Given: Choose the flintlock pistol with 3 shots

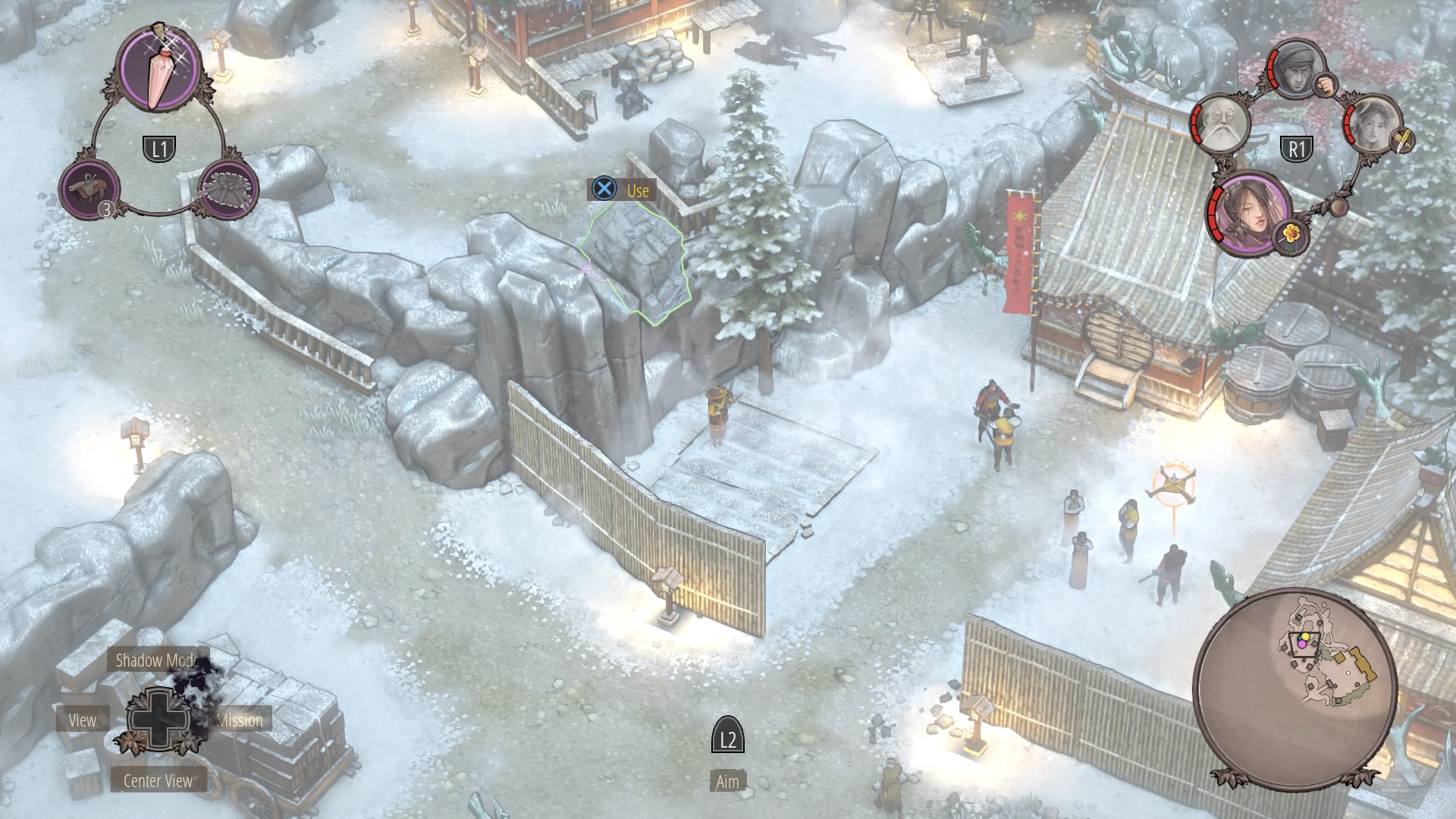Looking at the screenshot, I should [x=90, y=188].
